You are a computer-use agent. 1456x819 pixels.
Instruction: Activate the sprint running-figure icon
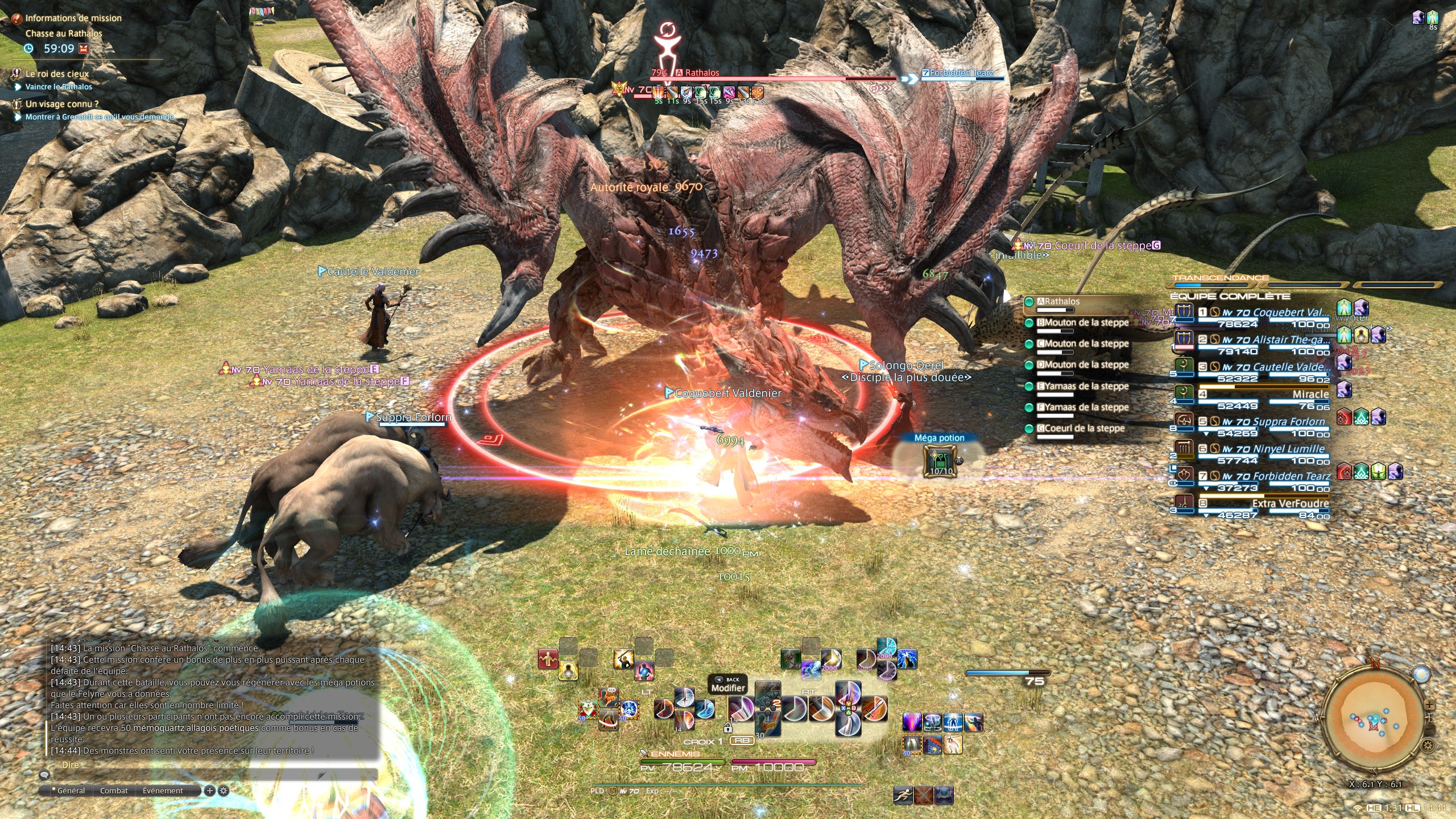coord(903,795)
